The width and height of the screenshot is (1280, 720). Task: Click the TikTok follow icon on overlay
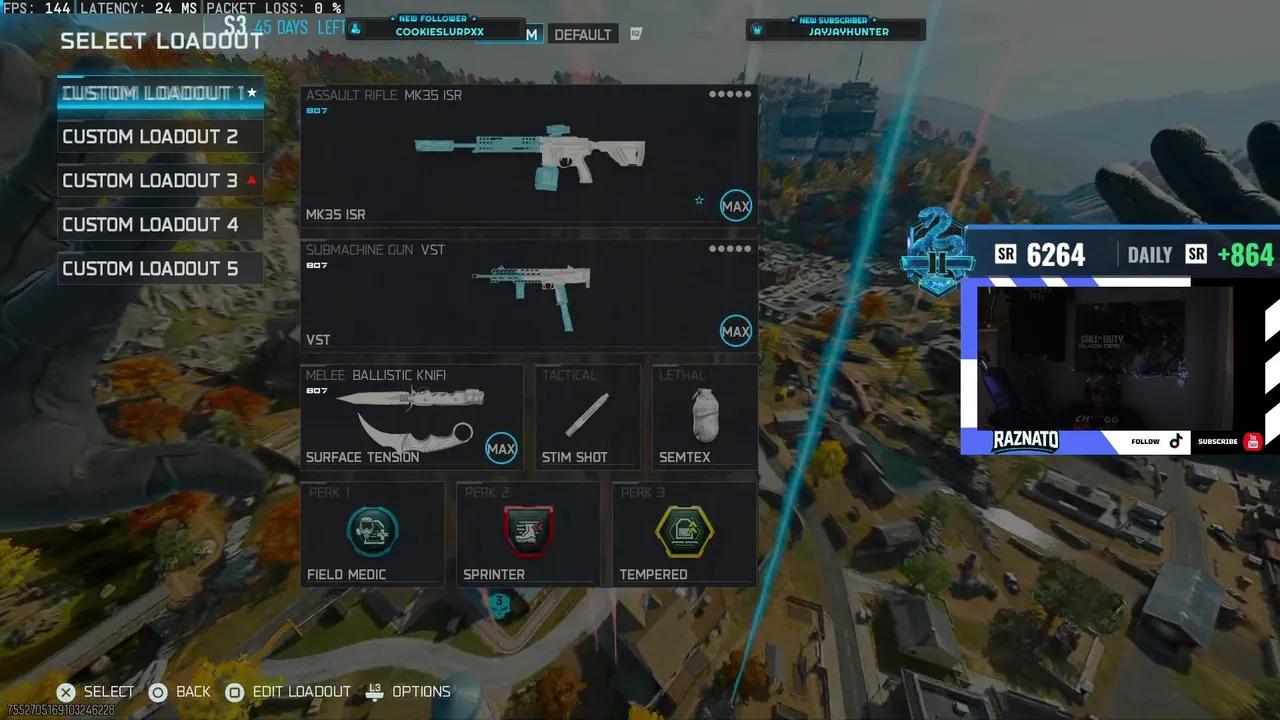pos(1176,441)
